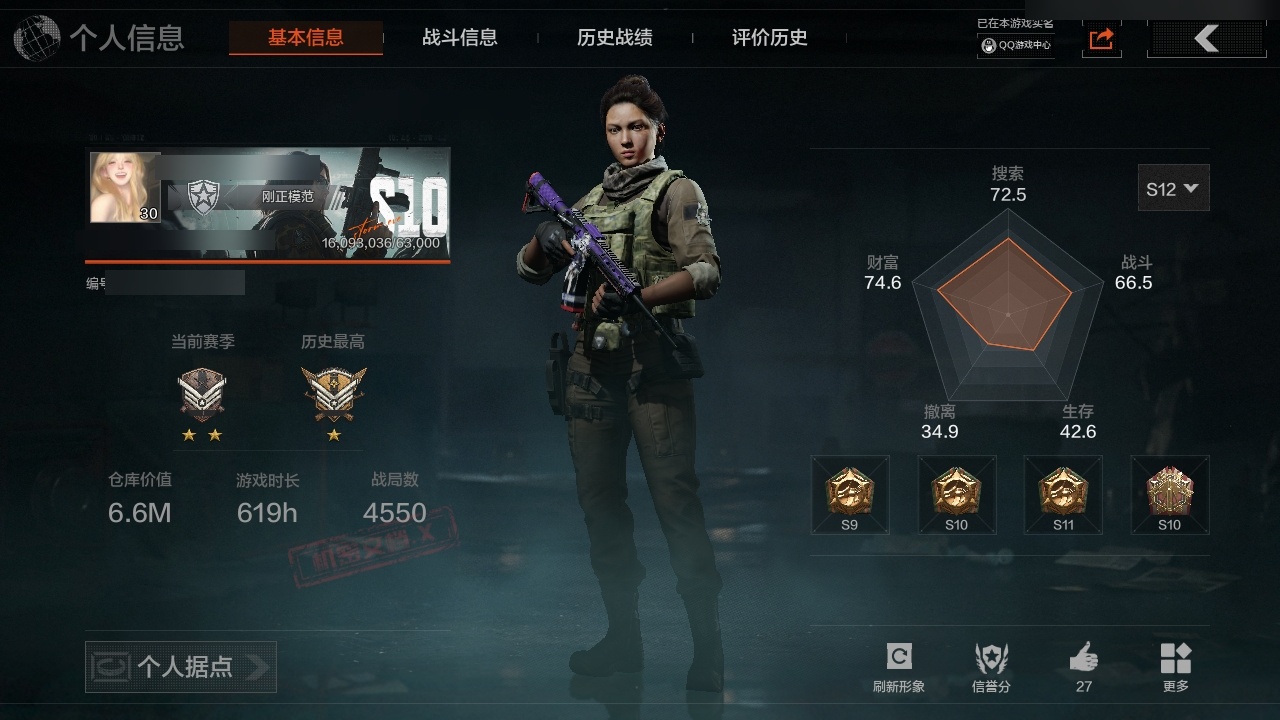Give a thumbs-up like
Image resolution: width=1280 pixels, height=720 pixels.
click(1084, 665)
